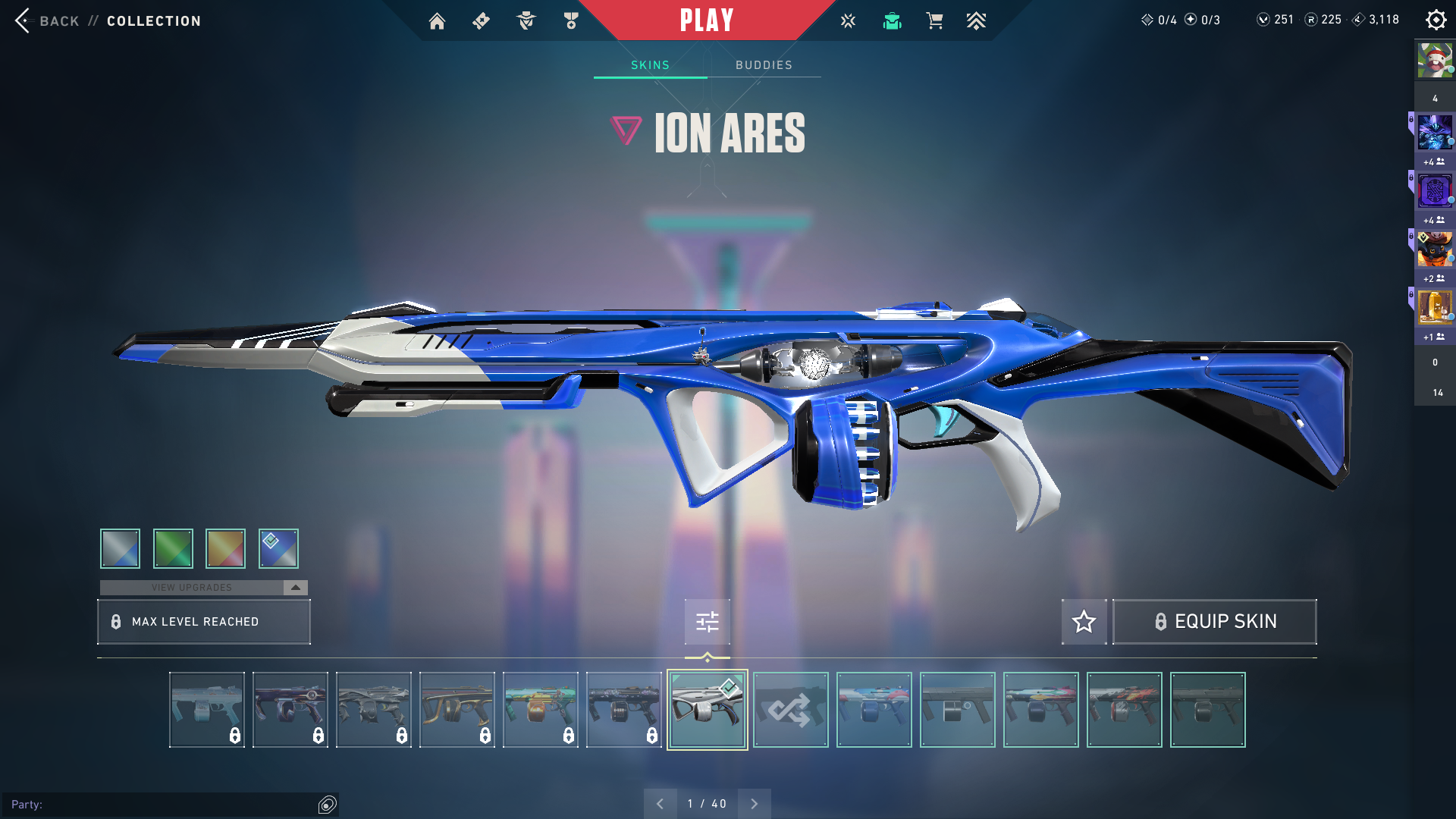Image resolution: width=1456 pixels, height=819 pixels.
Task: Open the home icon in top navigation
Action: (x=437, y=21)
